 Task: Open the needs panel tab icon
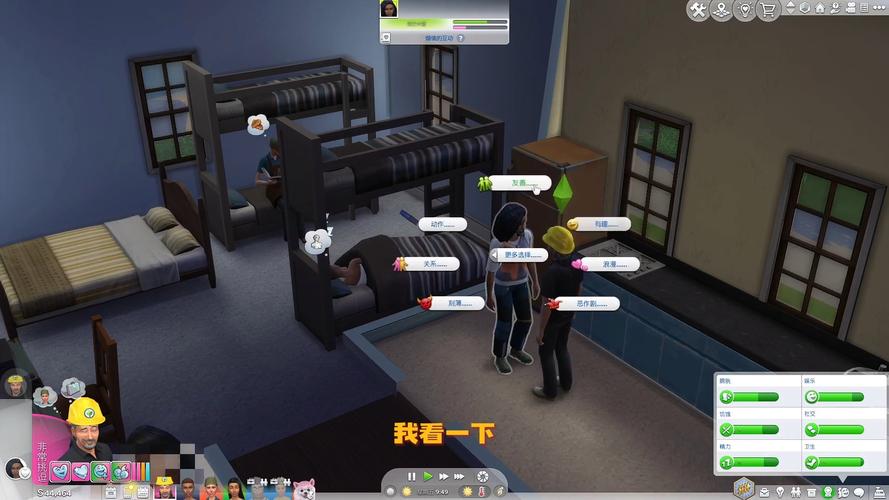827,491
